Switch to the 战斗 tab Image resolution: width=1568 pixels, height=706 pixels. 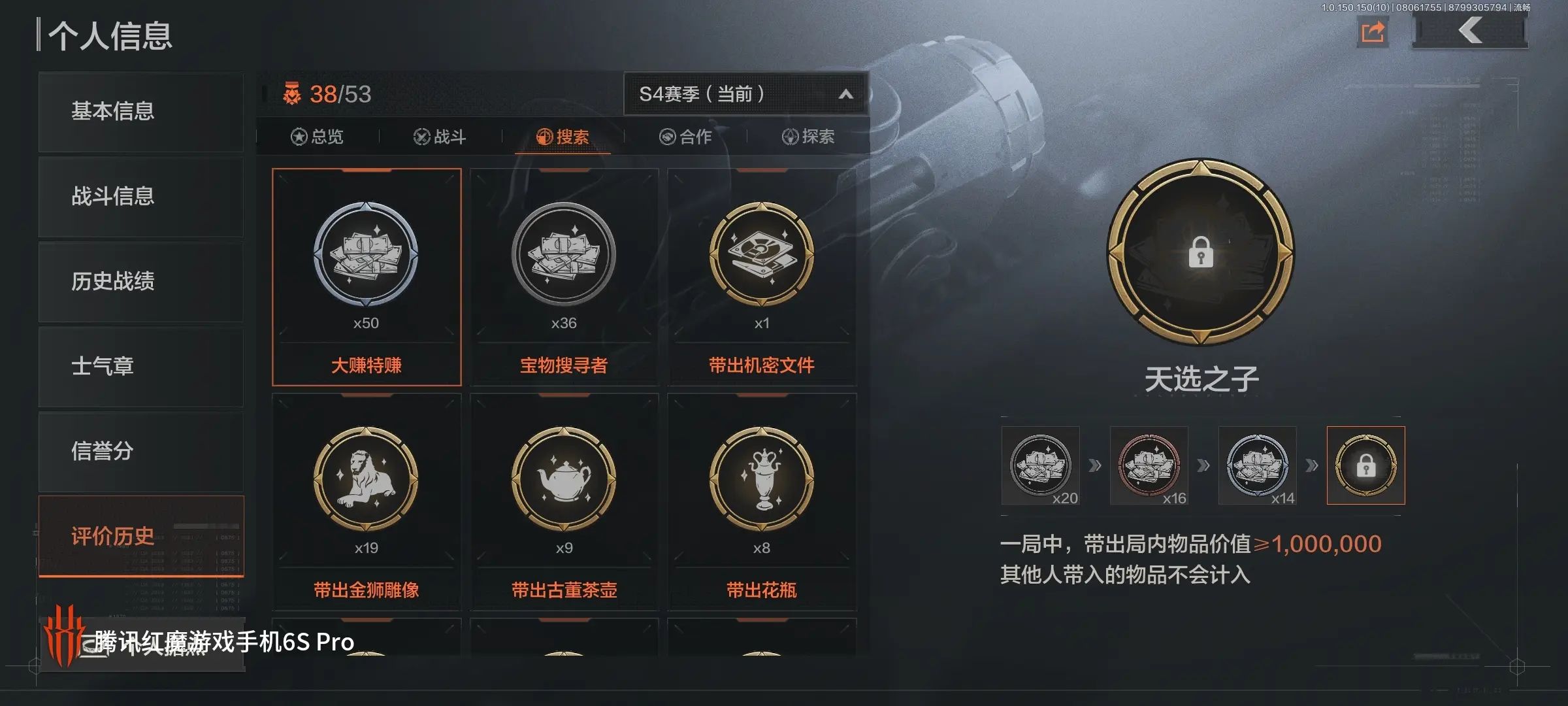point(441,137)
